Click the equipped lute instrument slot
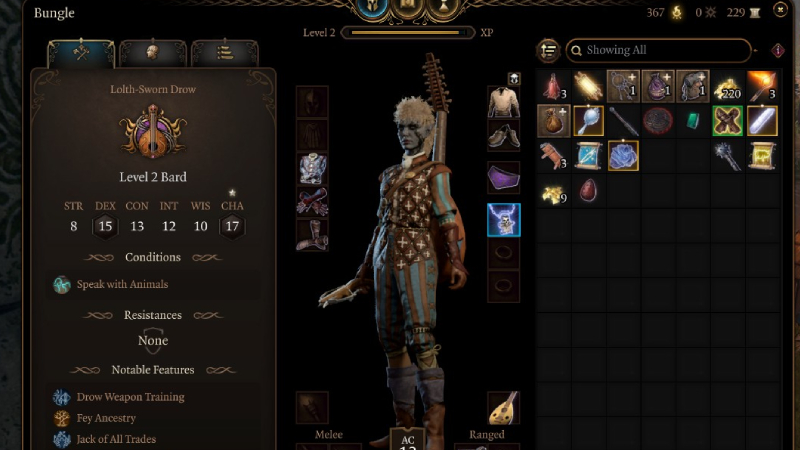800x450 pixels. point(503,407)
